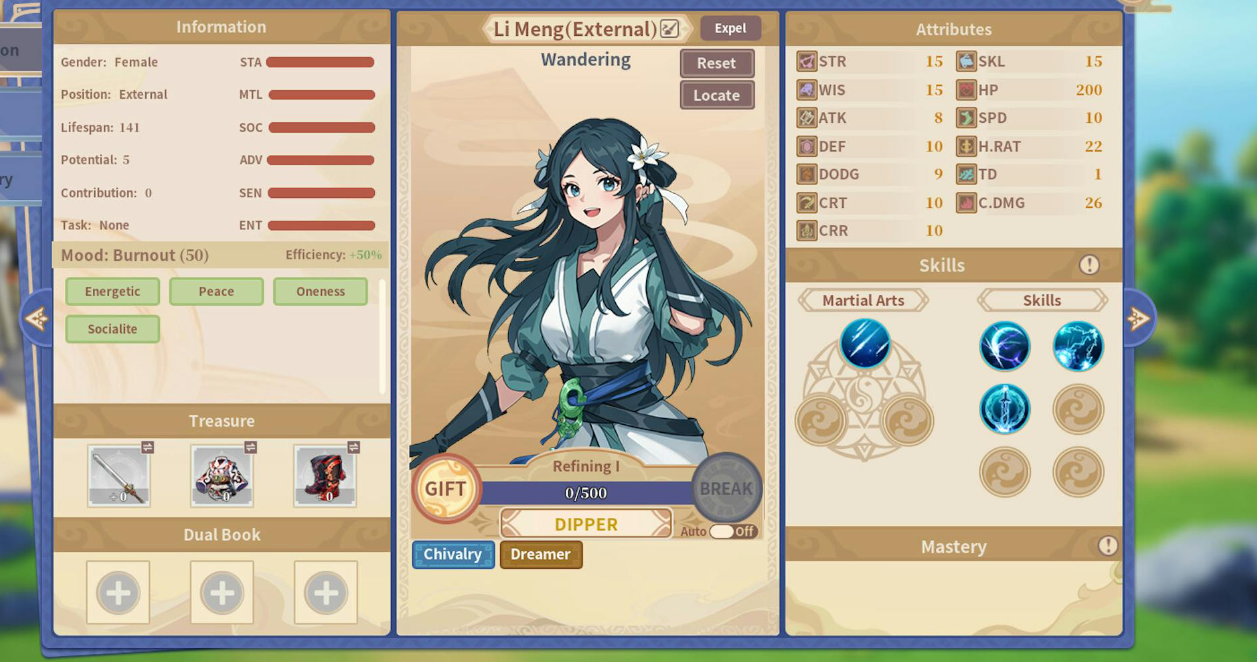Toggle the Auto breakthrough switch
The height and width of the screenshot is (662, 1257).
tap(732, 531)
